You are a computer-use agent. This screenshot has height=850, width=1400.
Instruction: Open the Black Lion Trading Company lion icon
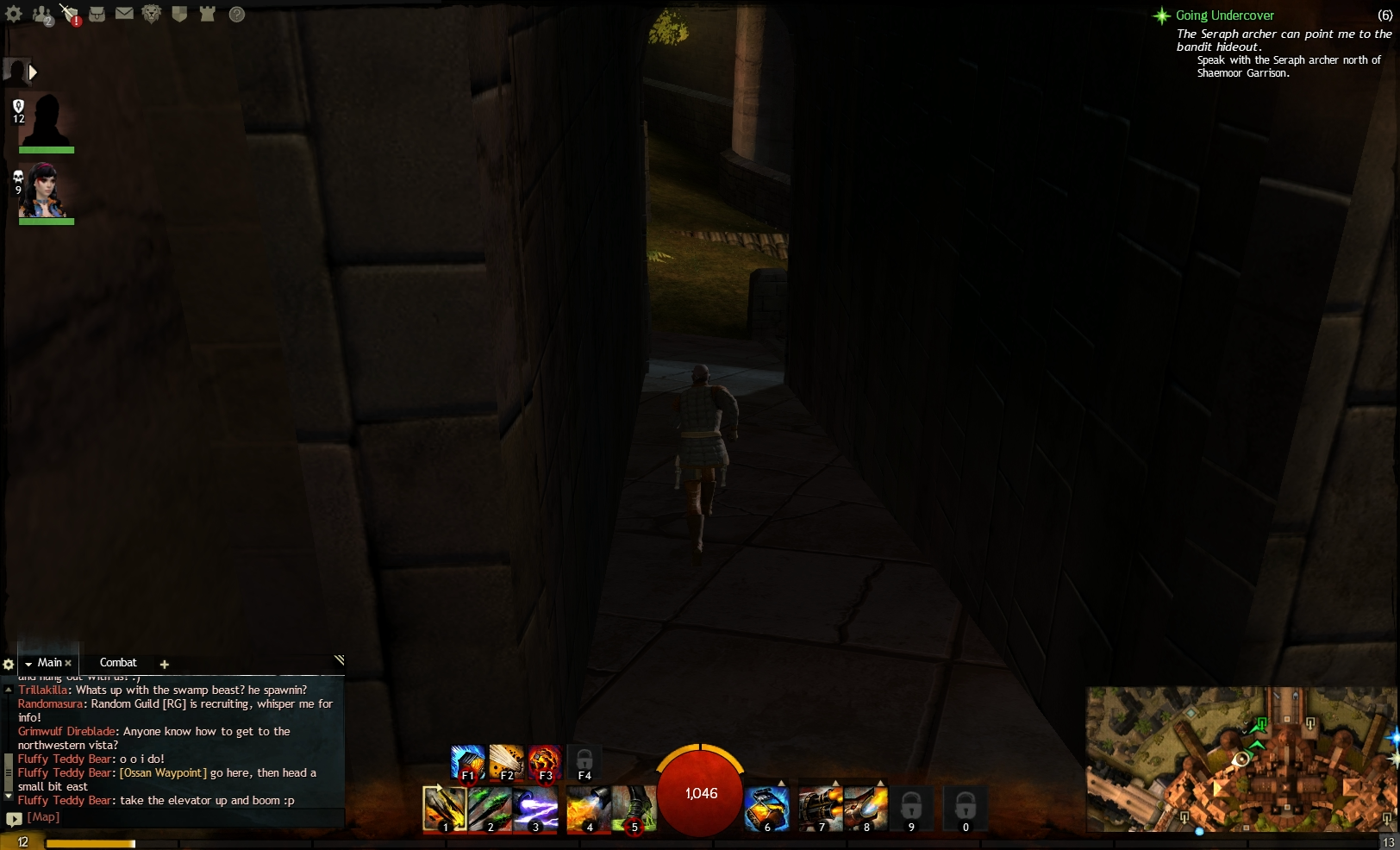click(x=151, y=14)
